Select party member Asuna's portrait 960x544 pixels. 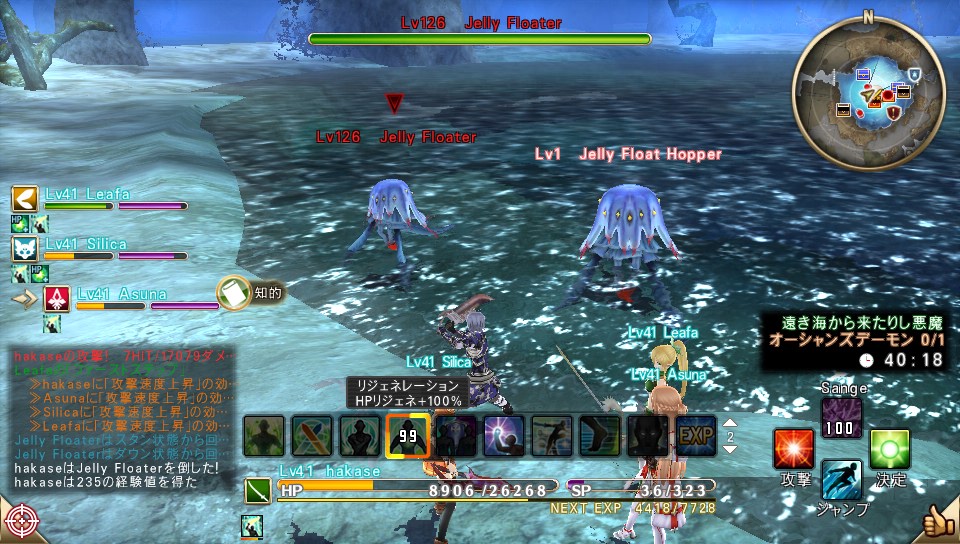pyautogui.click(x=56, y=298)
